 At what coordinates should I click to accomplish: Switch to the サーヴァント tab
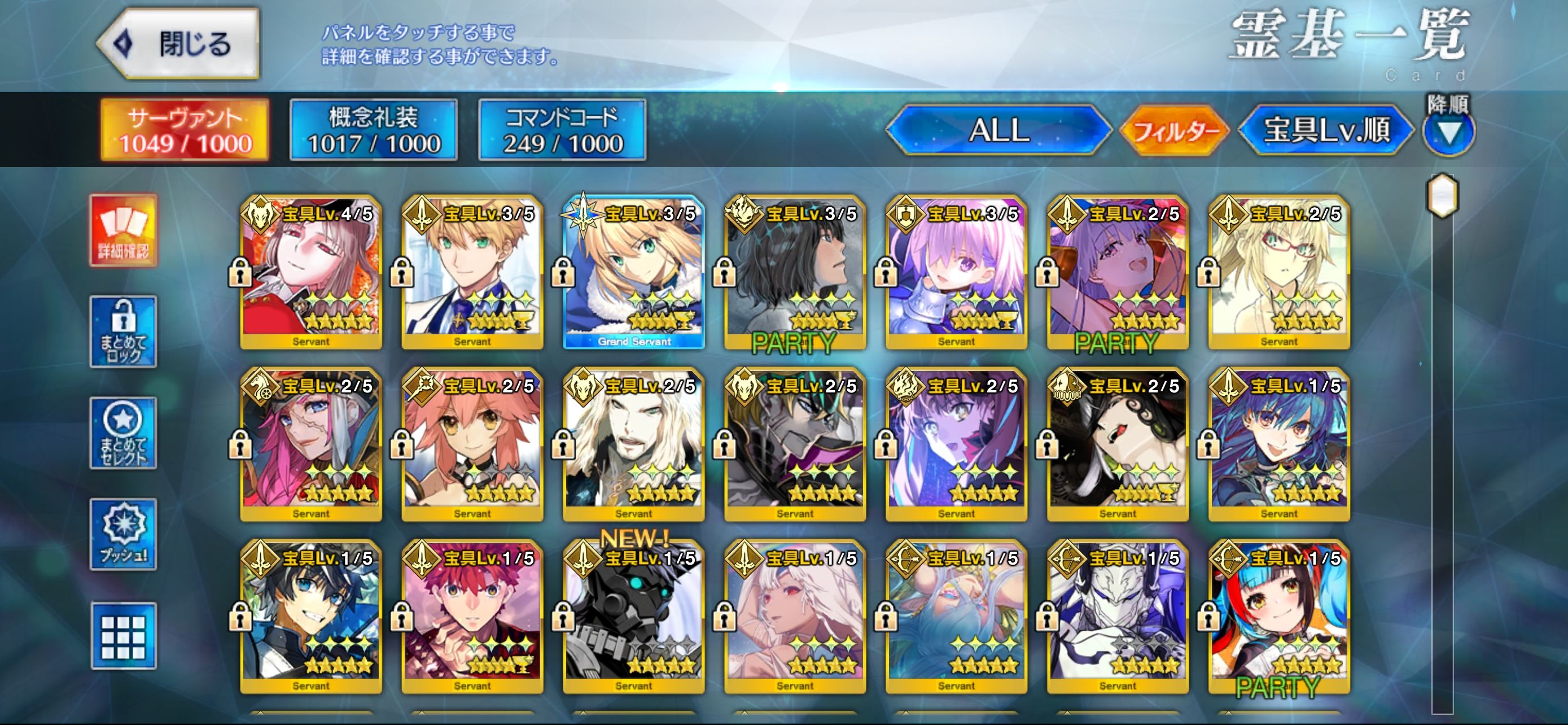tap(185, 130)
